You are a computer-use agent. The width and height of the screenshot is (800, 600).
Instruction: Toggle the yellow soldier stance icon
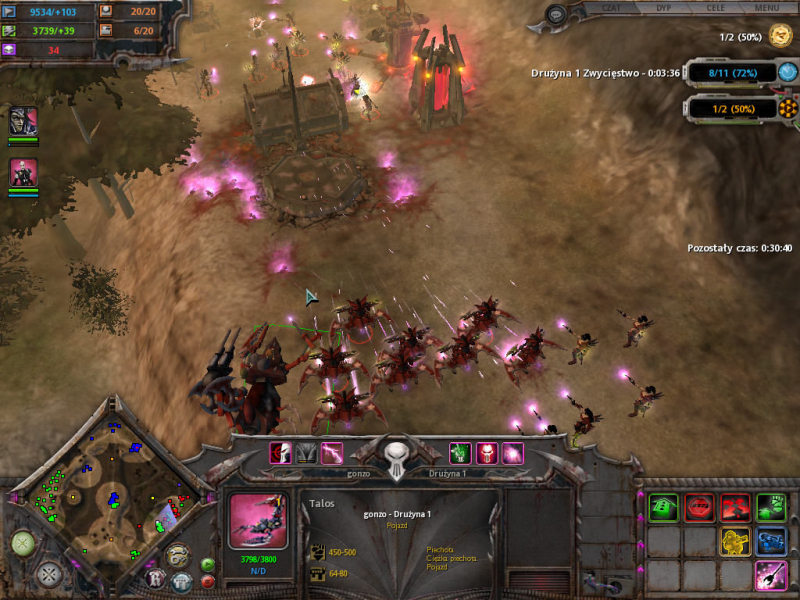736,542
